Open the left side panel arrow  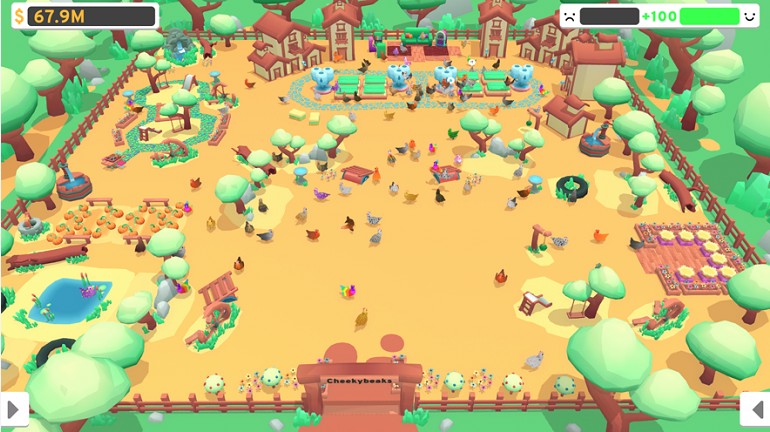pos(14,408)
